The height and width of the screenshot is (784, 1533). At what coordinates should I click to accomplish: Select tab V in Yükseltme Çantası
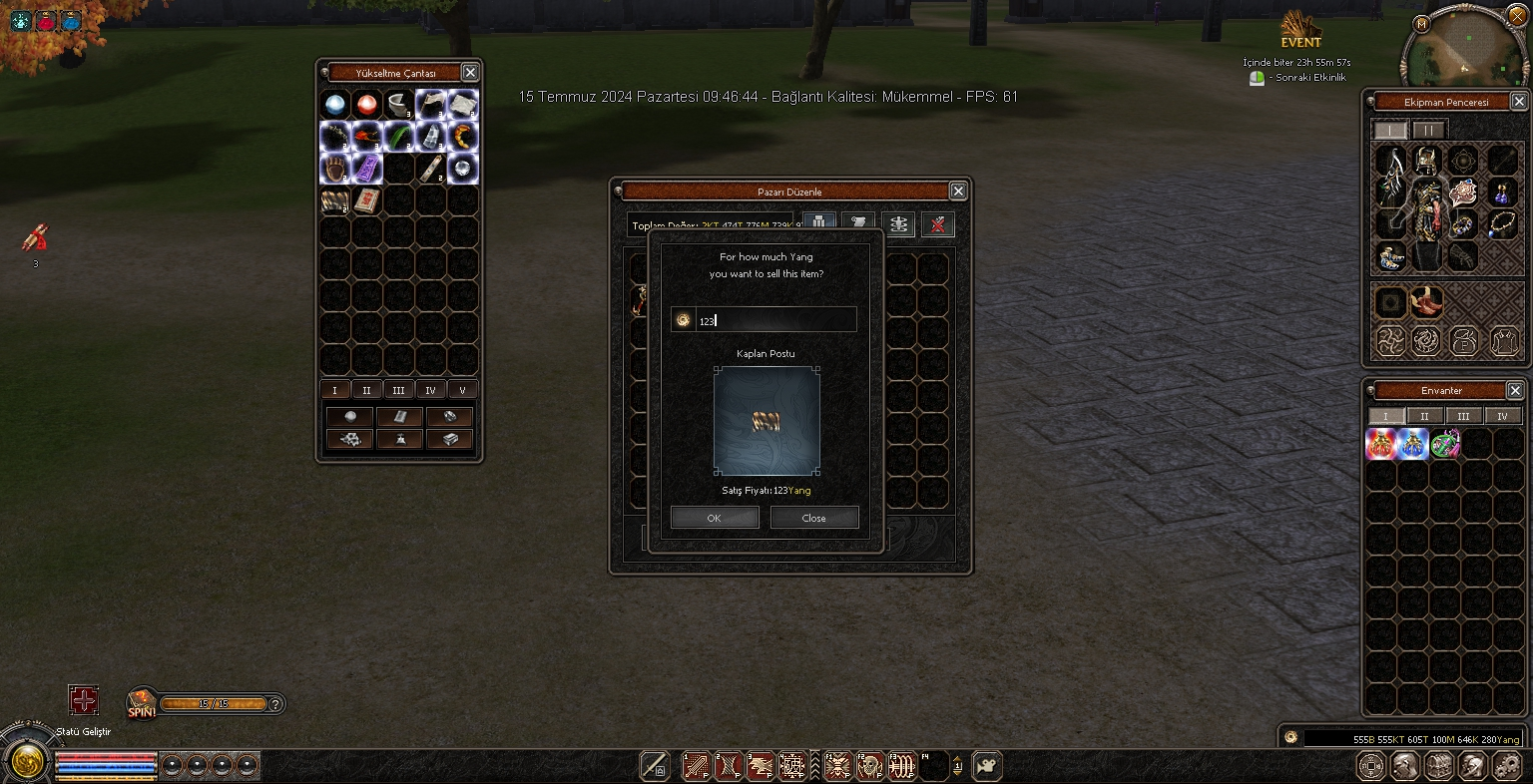[462, 390]
